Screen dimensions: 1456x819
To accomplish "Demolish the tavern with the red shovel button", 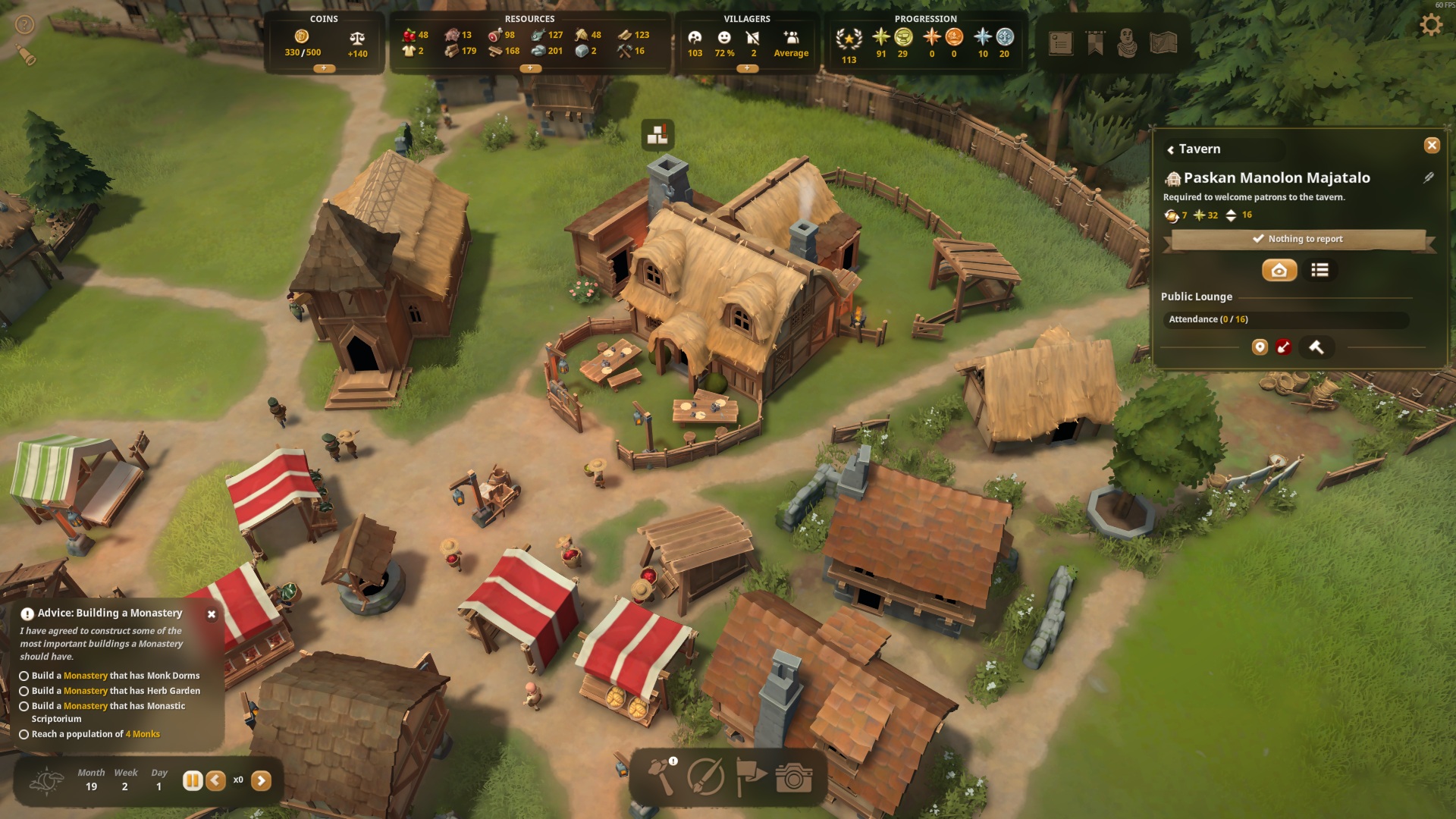I will pos(1283,347).
